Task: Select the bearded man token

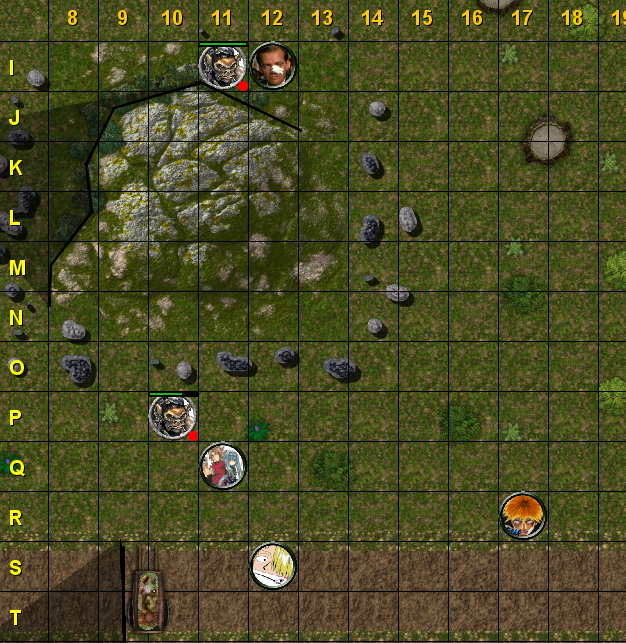Action: (273, 66)
